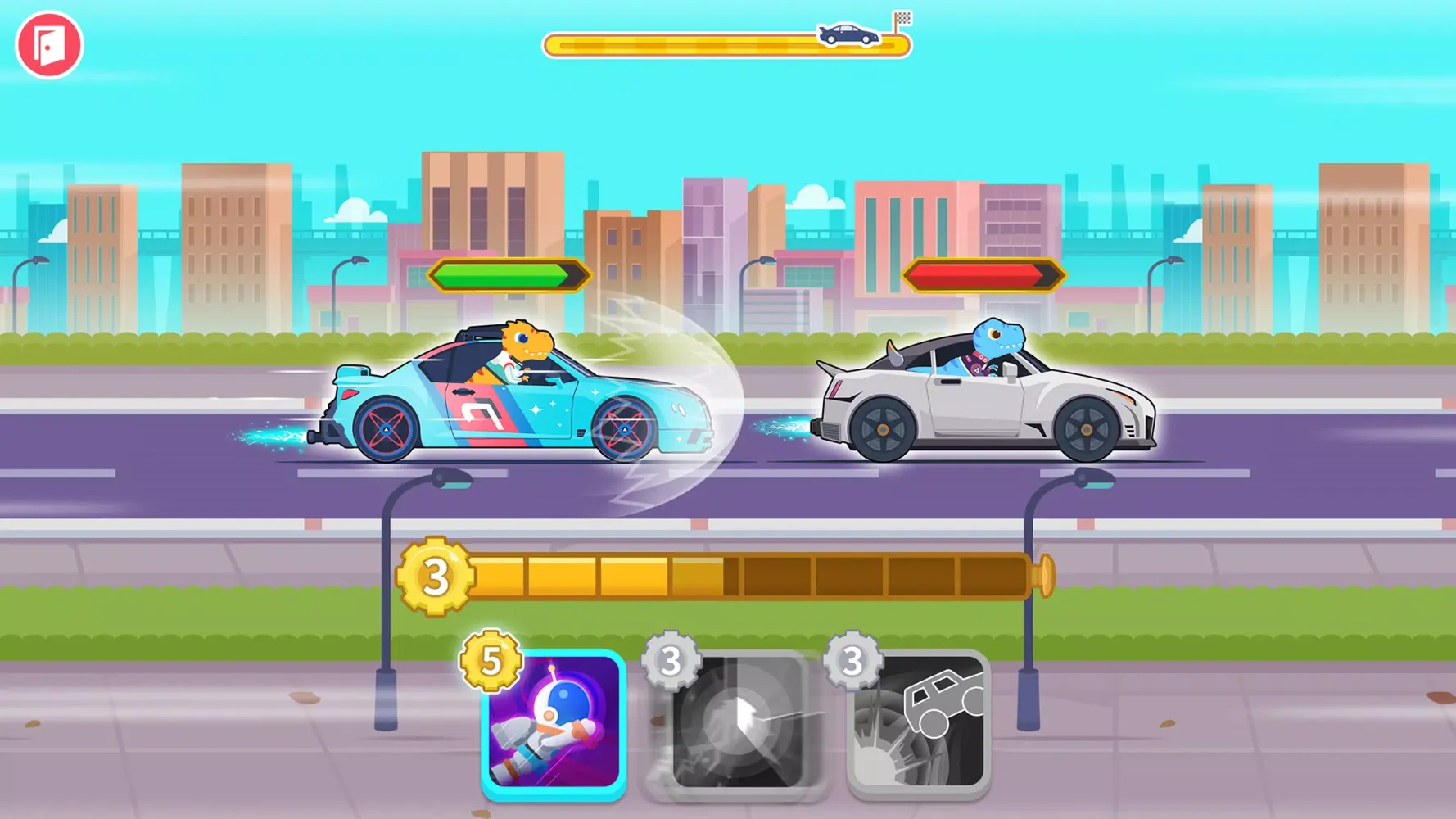Click the exit door icon top left
Image resolution: width=1456 pixels, height=819 pixels.
pyautogui.click(x=51, y=45)
